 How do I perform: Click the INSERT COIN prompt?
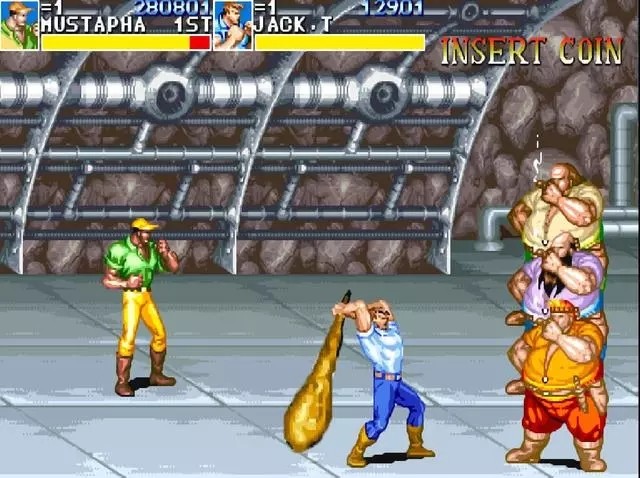pos(532,52)
